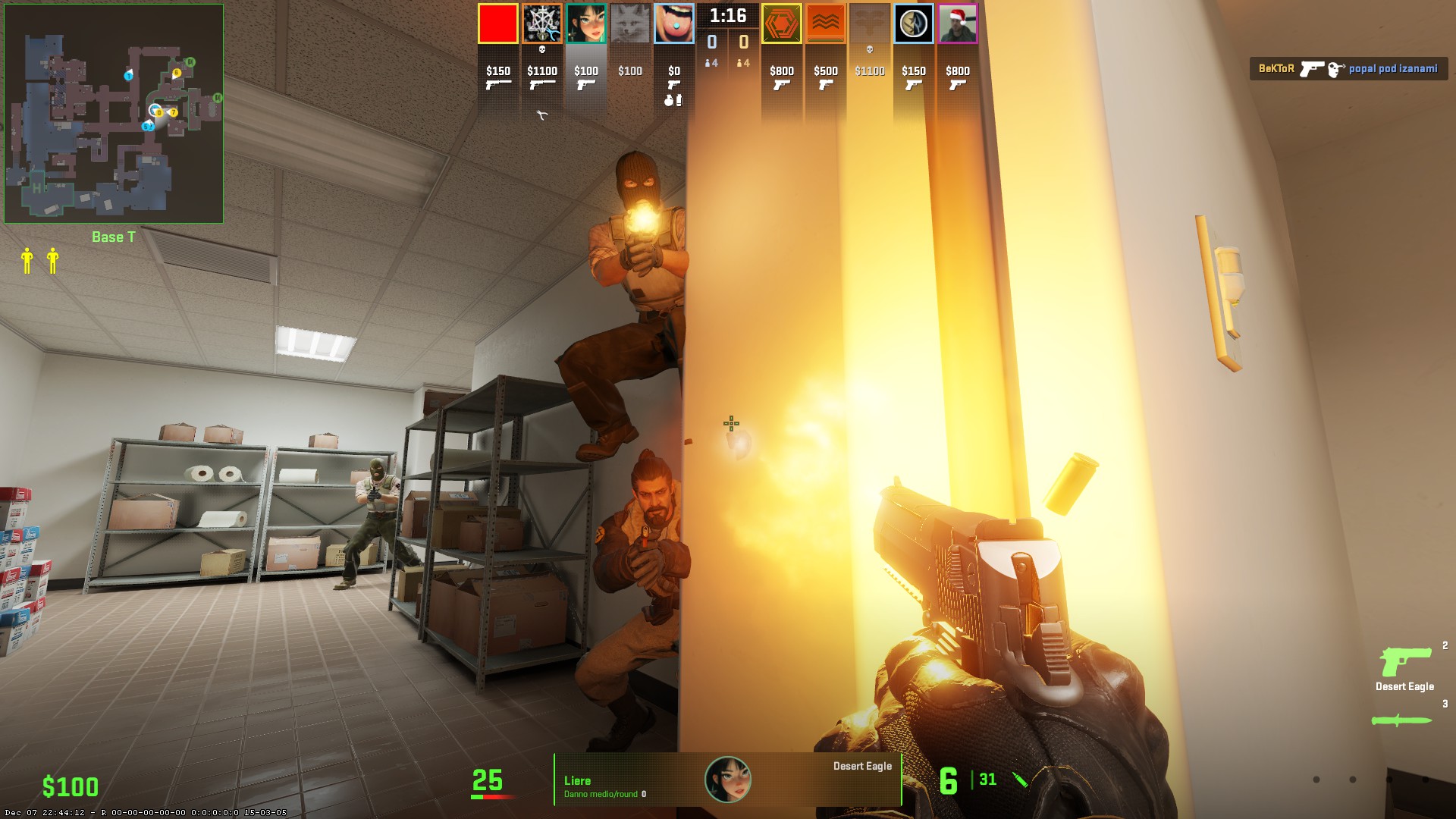This screenshot has height=819, width=1456.
Task: Choose the spiderweb avatar player
Action: tap(541, 24)
